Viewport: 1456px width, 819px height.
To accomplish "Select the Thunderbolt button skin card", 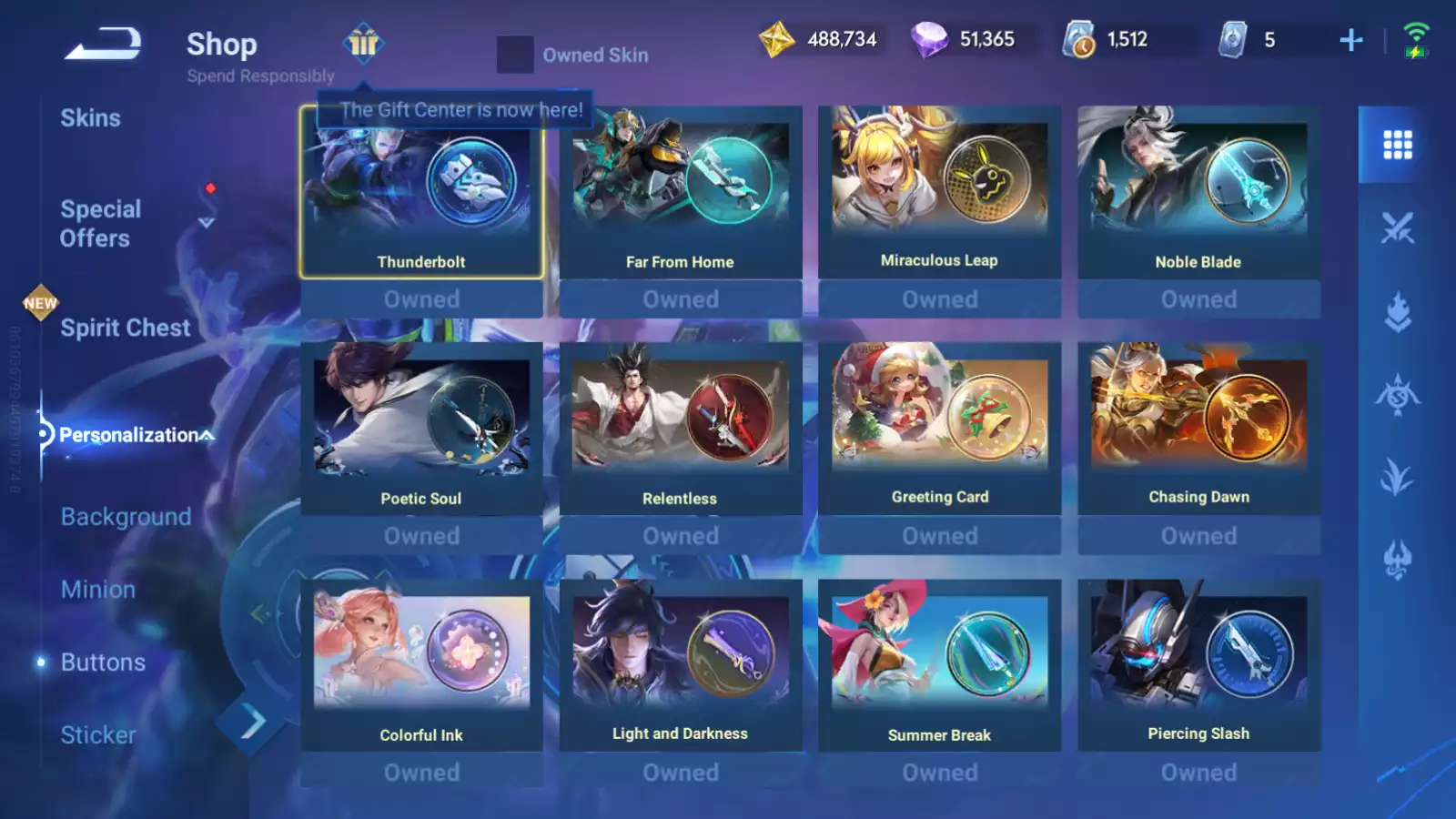I will point(421,193).
